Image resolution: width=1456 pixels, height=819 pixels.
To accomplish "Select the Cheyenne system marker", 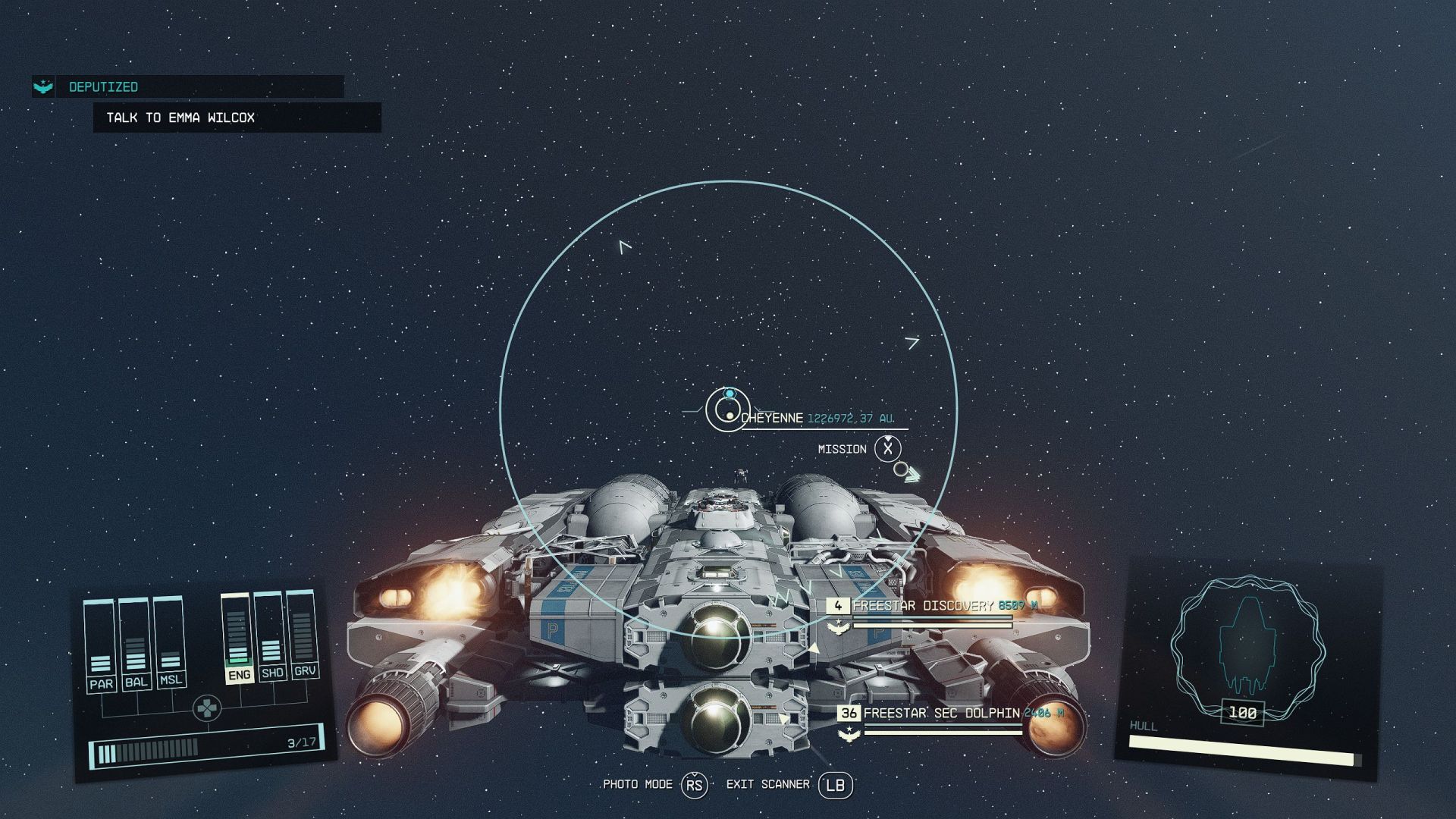I will (x=728, y=409).
